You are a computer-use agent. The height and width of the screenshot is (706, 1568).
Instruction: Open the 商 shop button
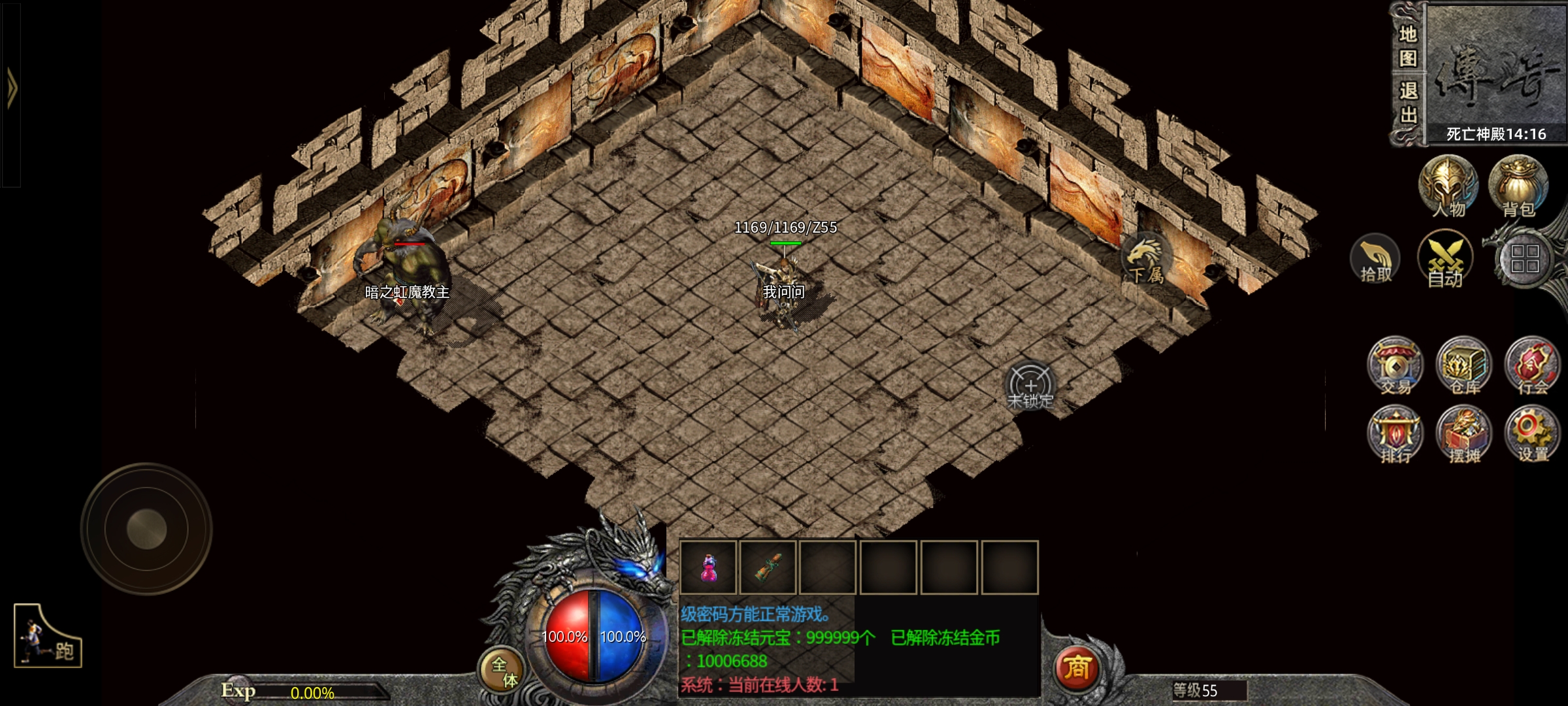coord(1077,669)
